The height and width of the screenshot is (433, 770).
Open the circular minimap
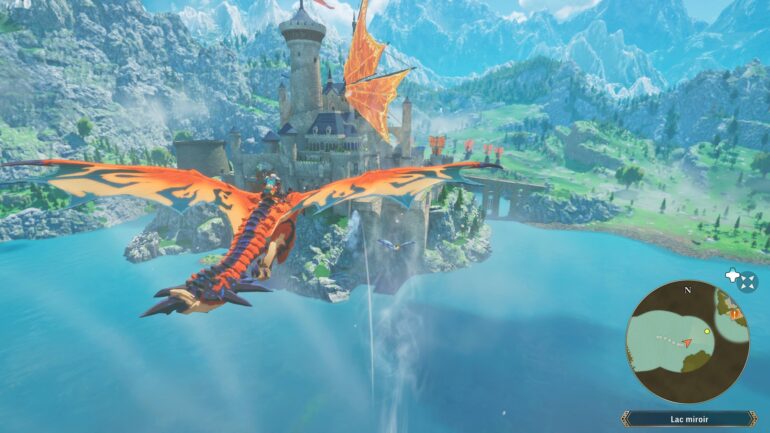pos(687,341)
